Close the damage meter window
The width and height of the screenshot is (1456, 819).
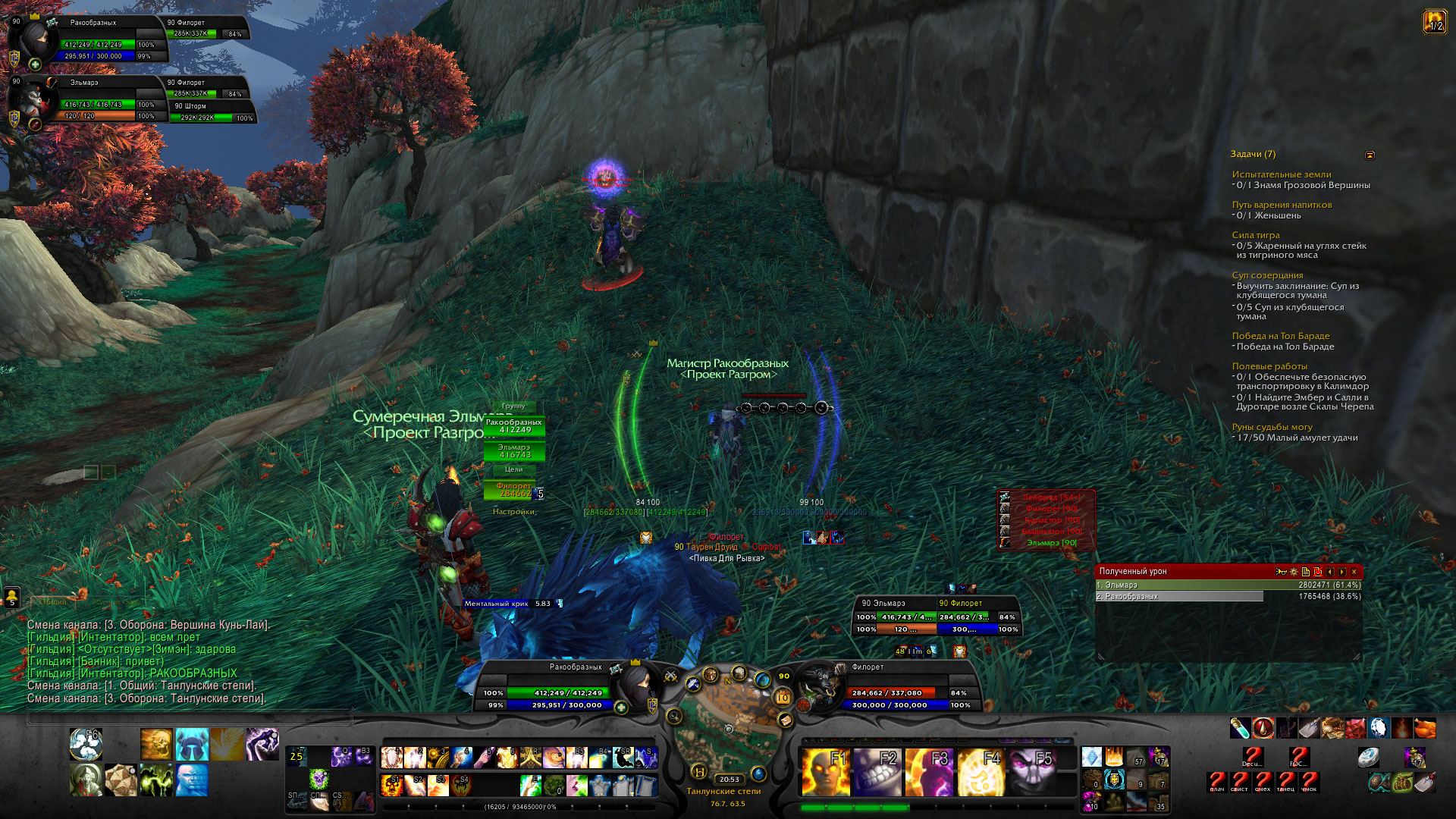[x=1354, y=572]
